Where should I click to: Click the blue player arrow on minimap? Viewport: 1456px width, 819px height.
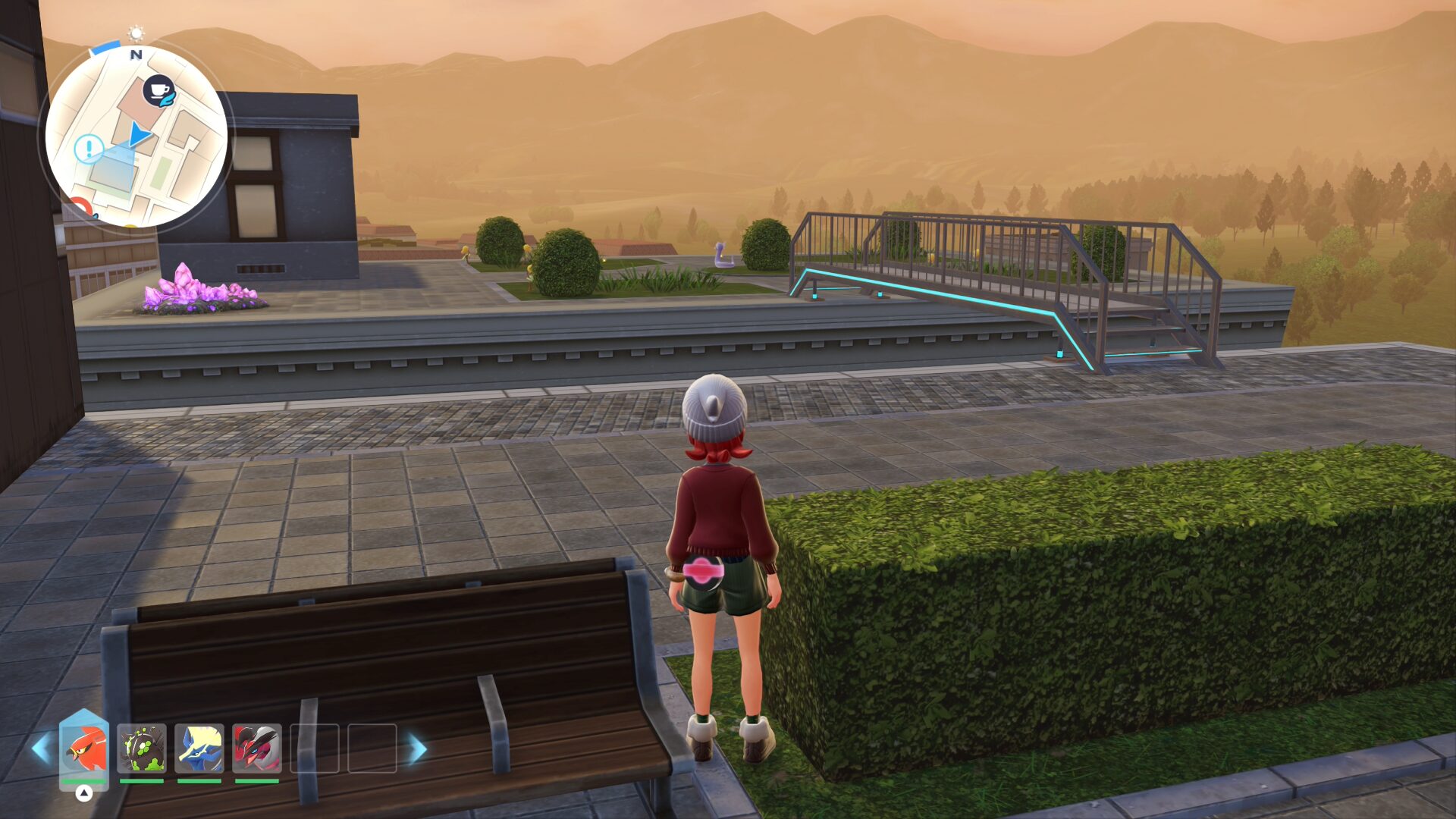138,134
